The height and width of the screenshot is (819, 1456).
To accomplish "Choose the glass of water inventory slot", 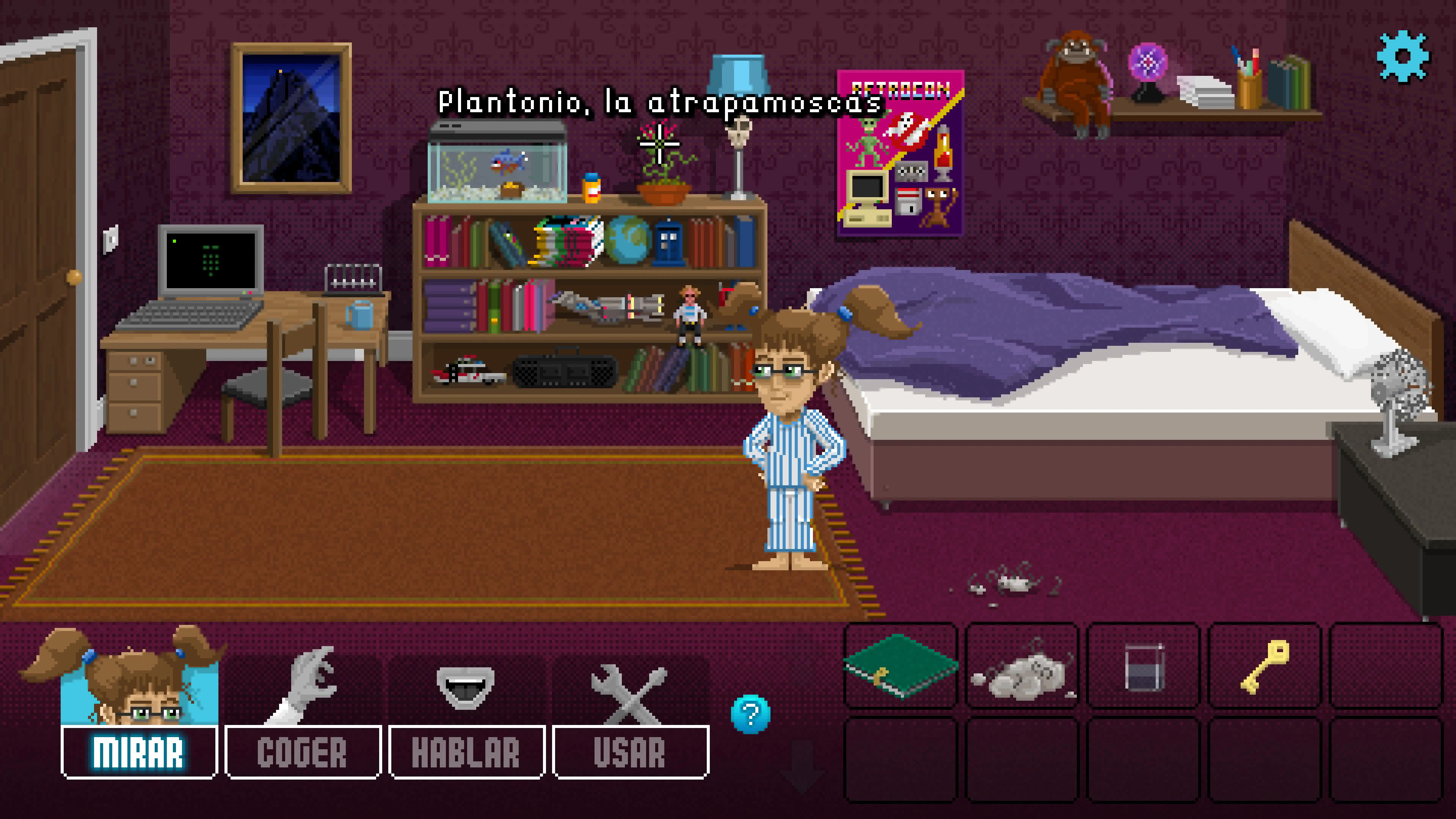I will point(1144,667).
